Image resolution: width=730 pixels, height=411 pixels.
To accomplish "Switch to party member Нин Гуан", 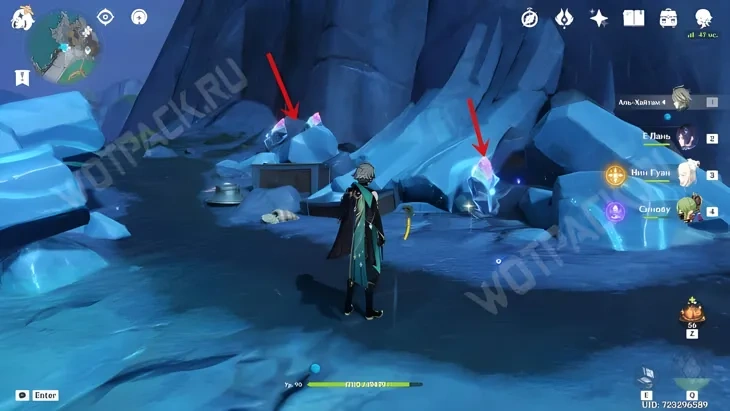I will [x=686, y=174].
